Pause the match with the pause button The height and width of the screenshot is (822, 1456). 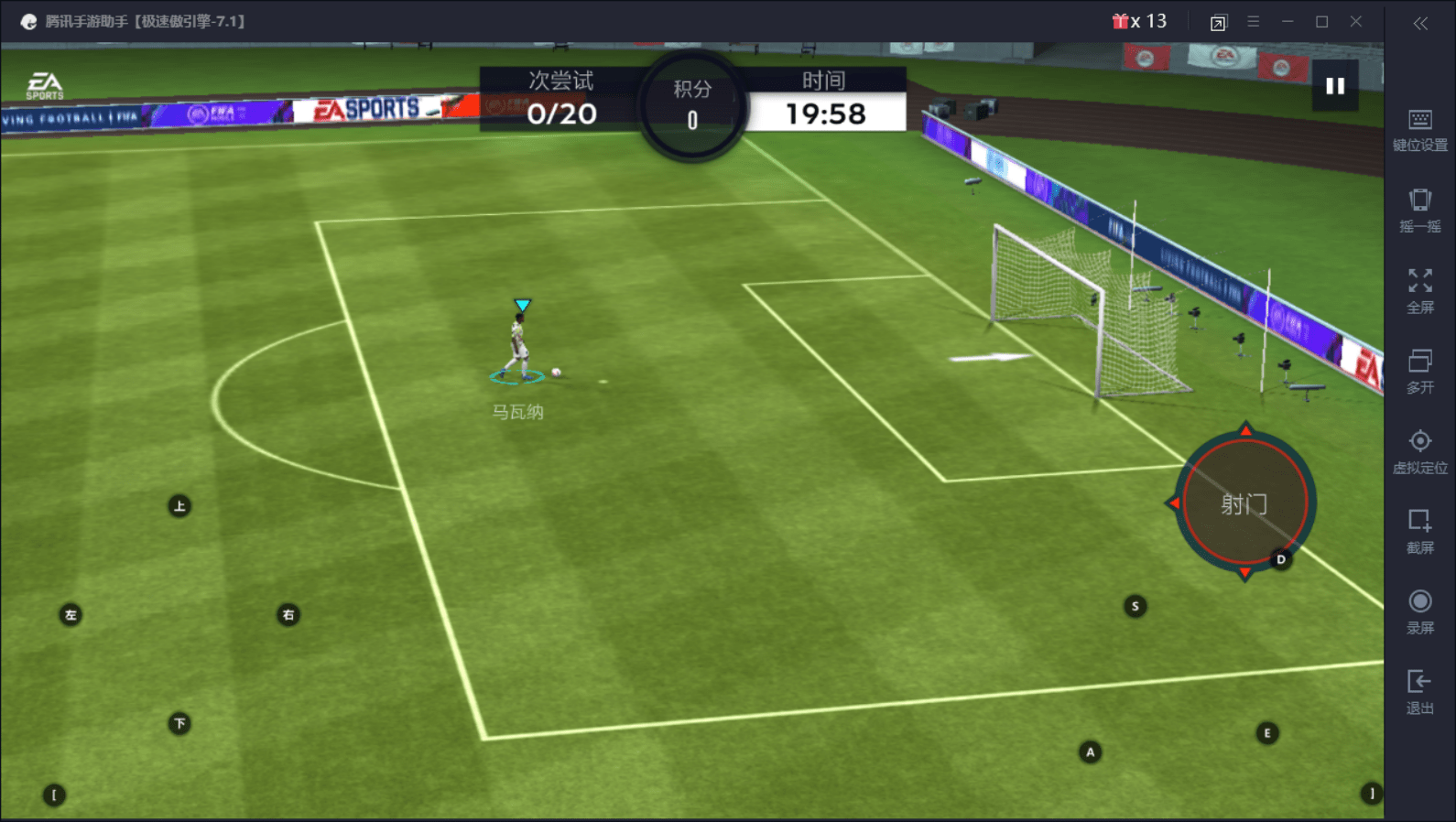coord(1335,86)
